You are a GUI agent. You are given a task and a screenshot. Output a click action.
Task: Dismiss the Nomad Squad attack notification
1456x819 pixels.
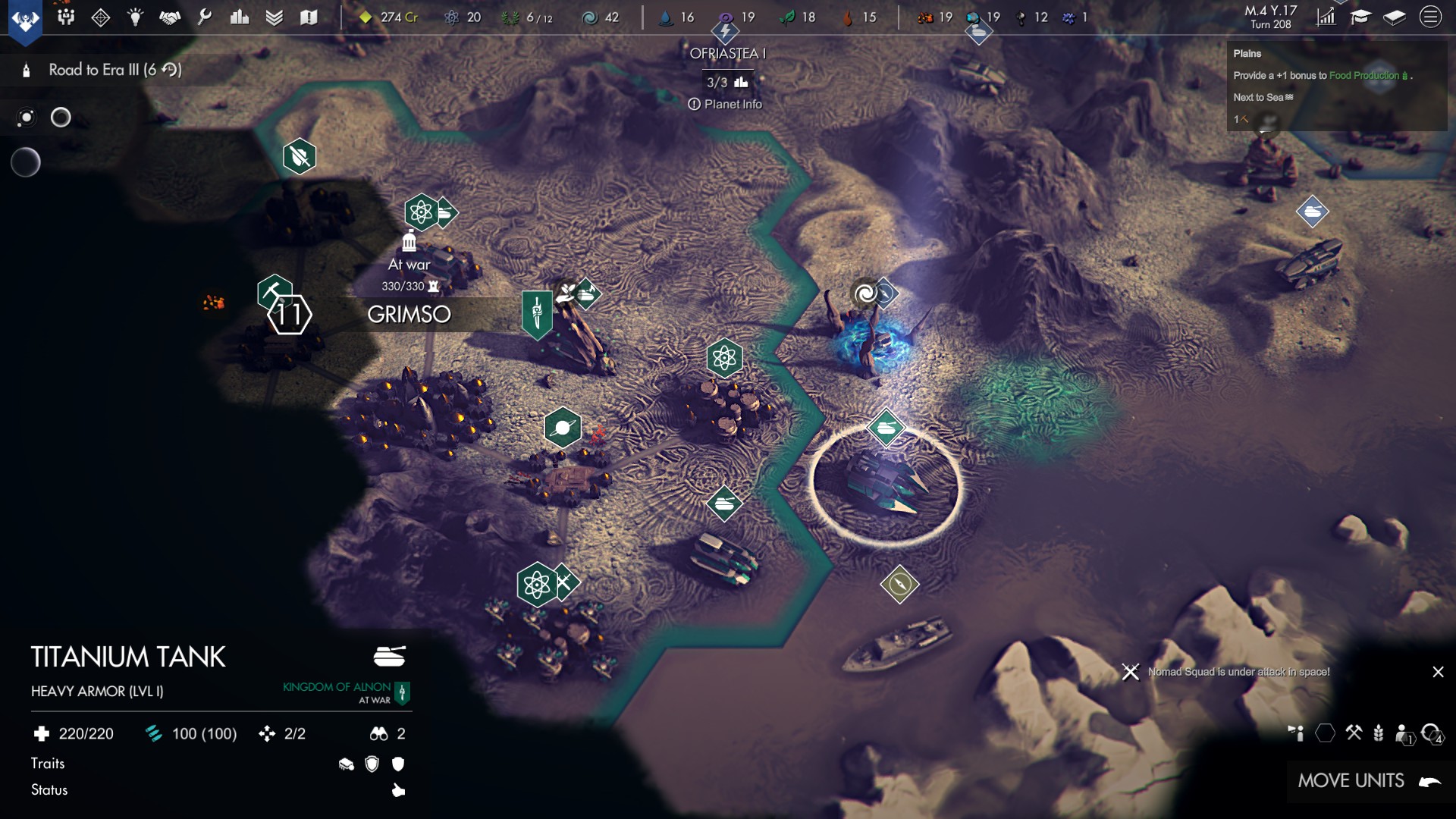click(1438, 672)
